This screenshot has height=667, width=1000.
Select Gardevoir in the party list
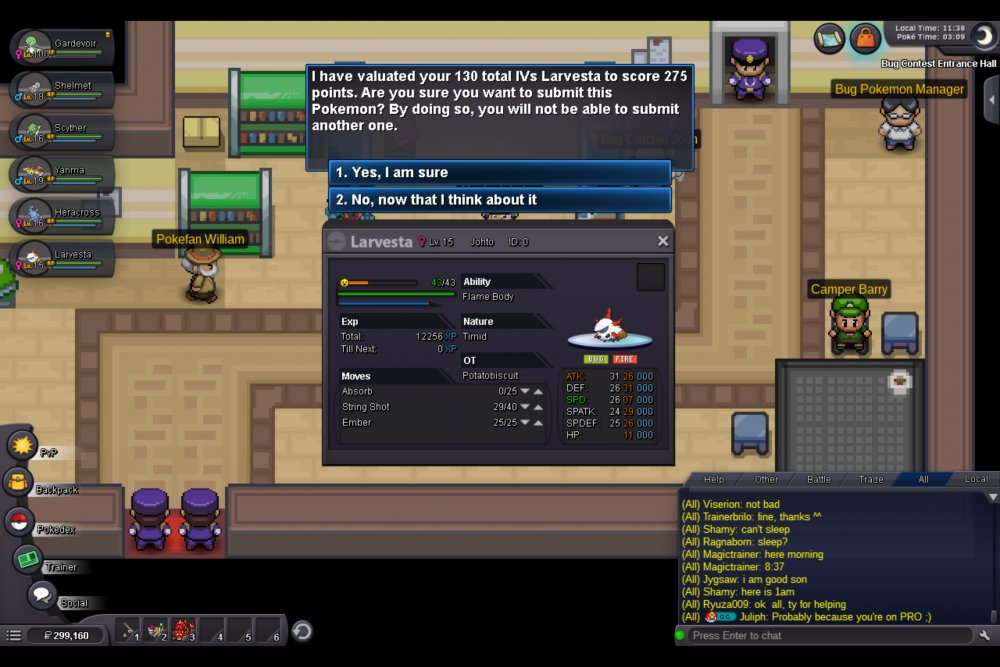pyautogui.click(x=60, y=48)
